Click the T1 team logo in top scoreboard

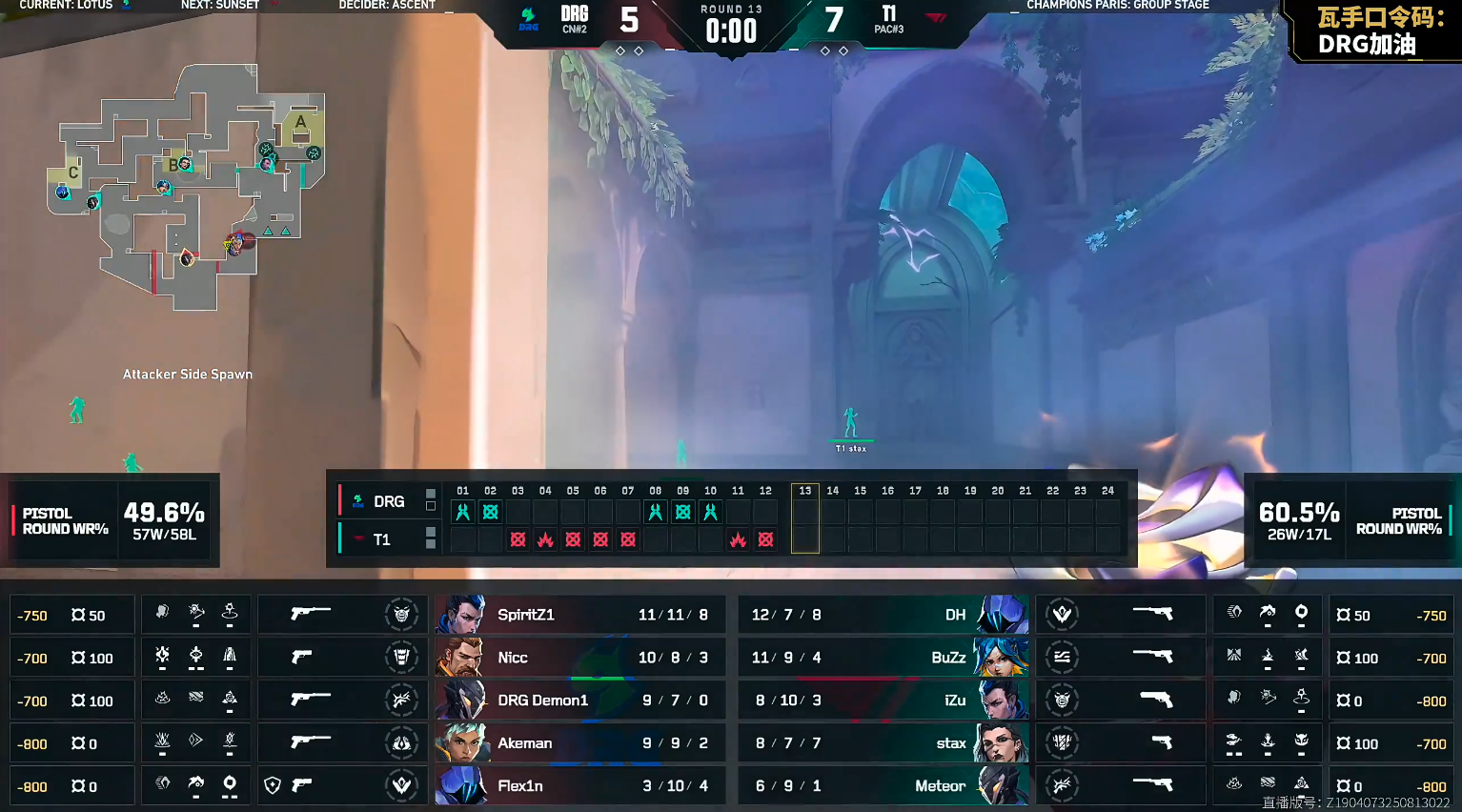(x=935, y=15)
